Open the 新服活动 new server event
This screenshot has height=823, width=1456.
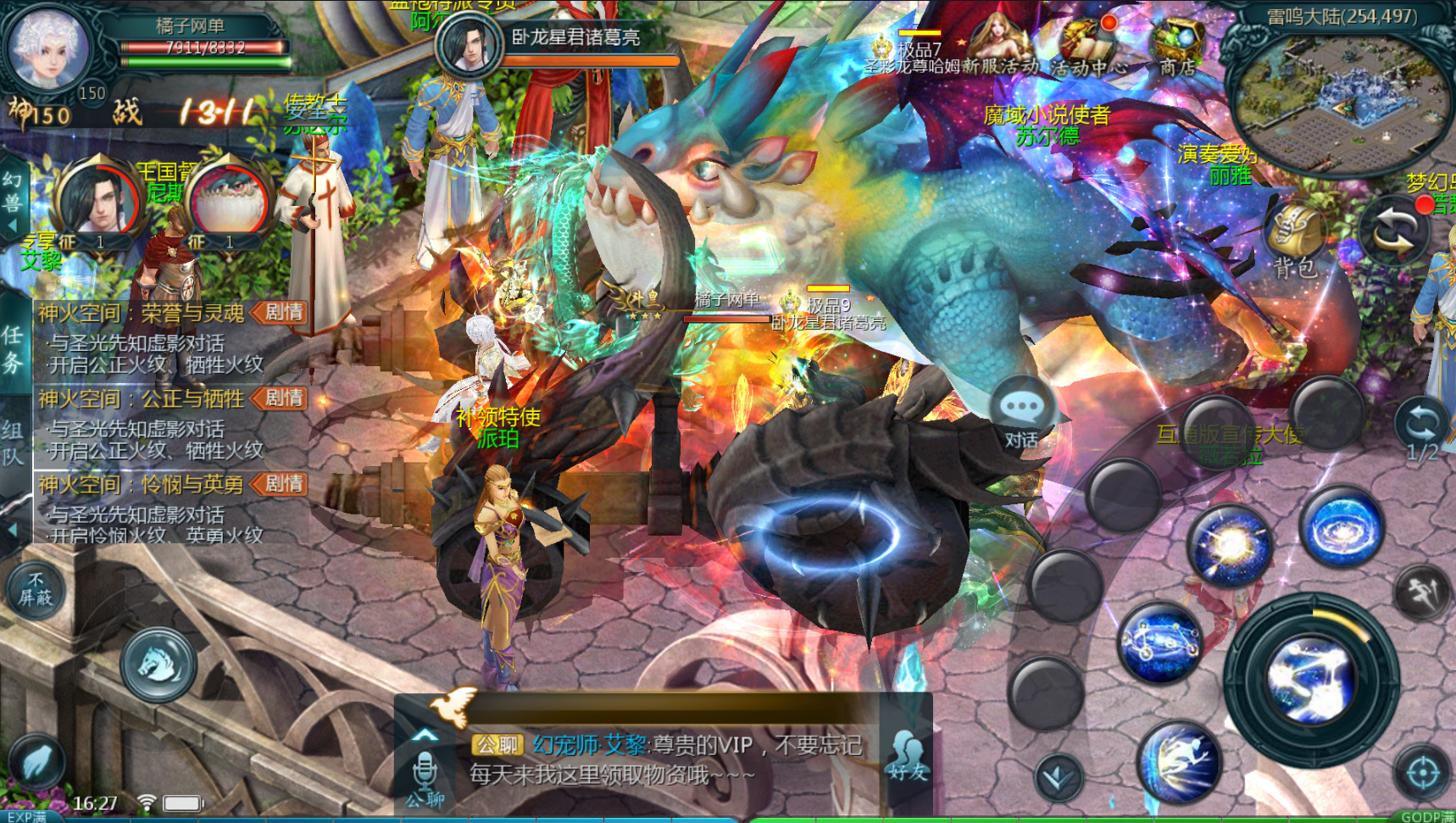1005,47
